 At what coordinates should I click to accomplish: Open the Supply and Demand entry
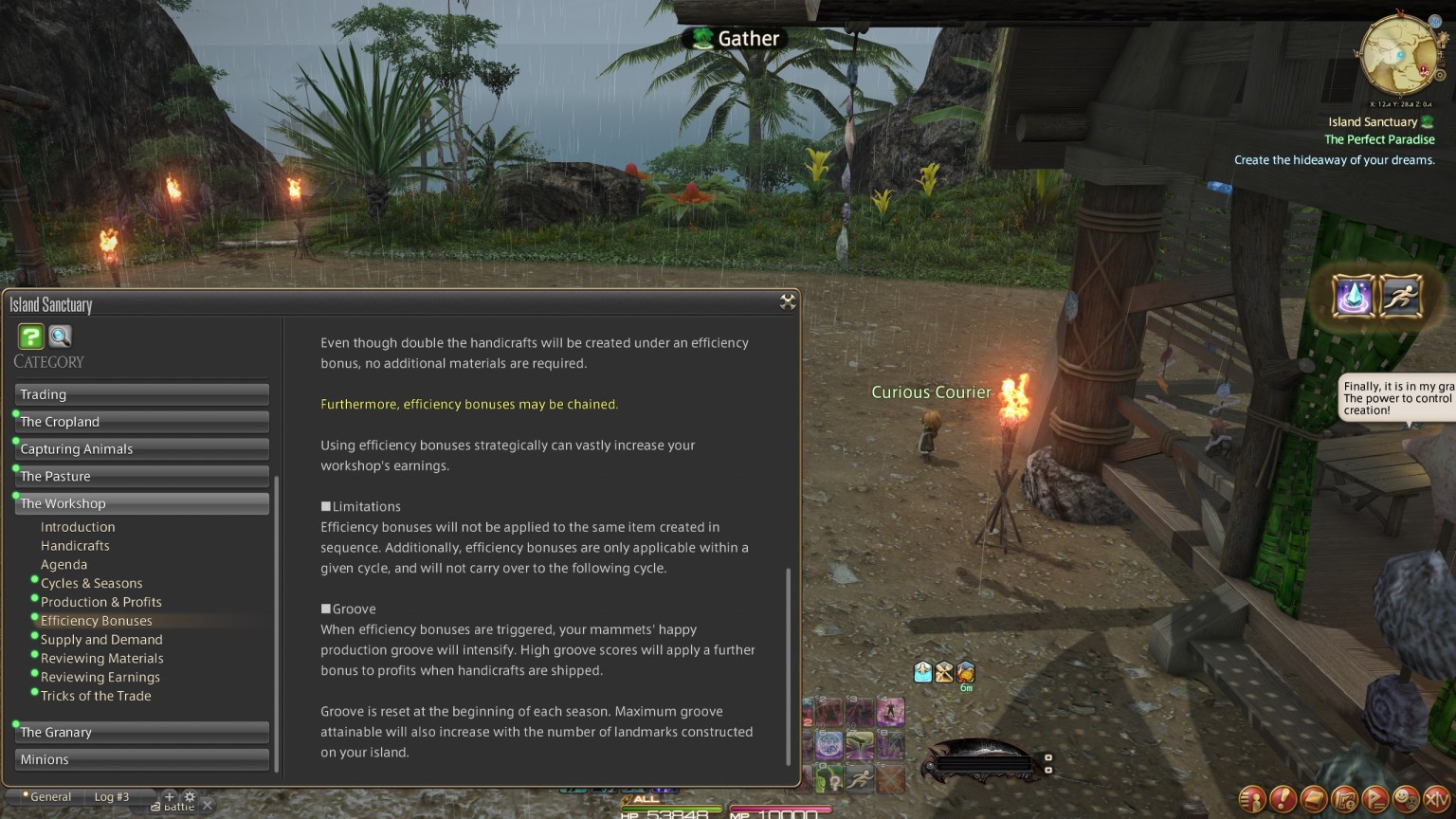click(101, 639)
